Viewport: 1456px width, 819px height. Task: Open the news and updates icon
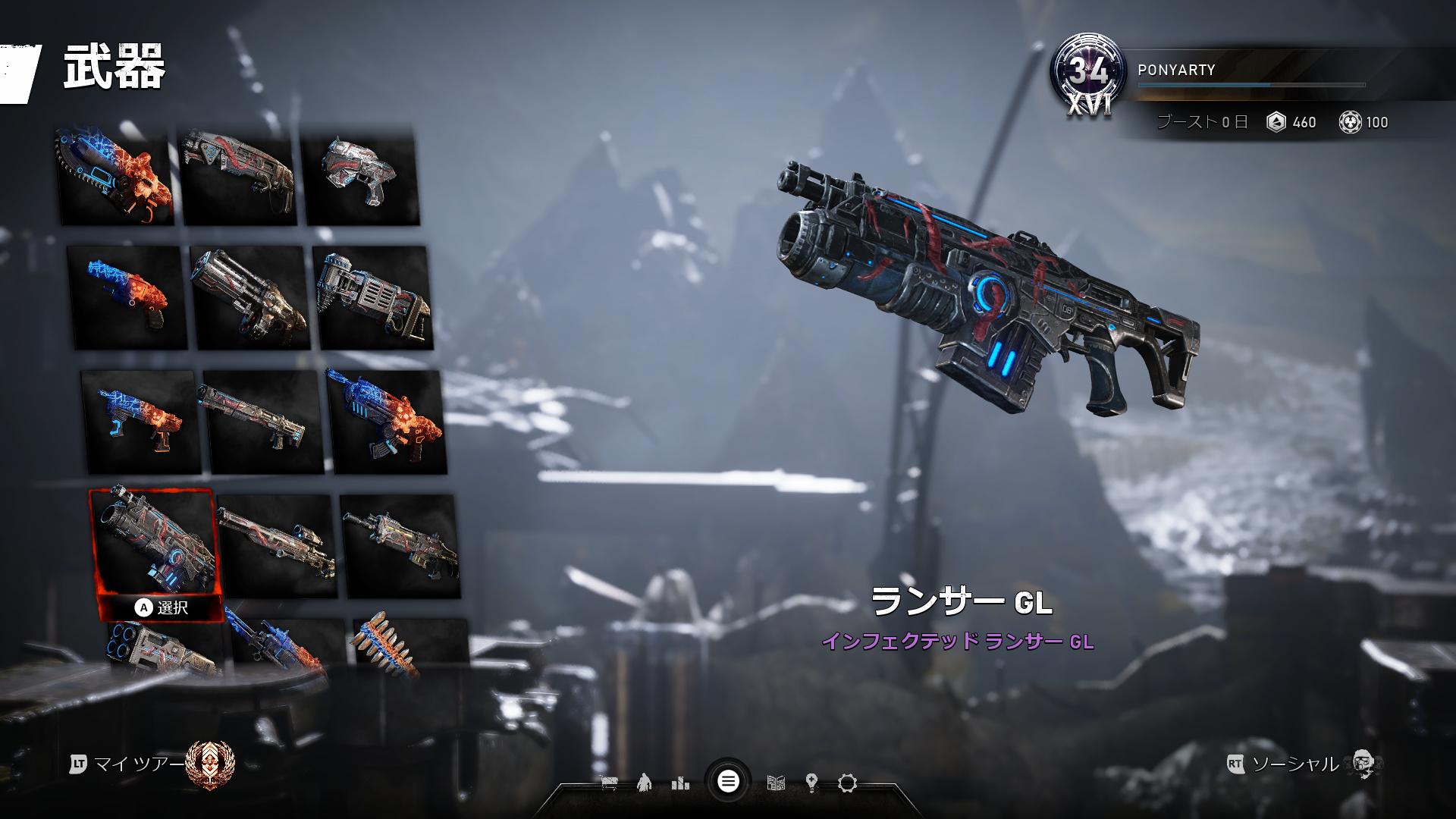776,783
